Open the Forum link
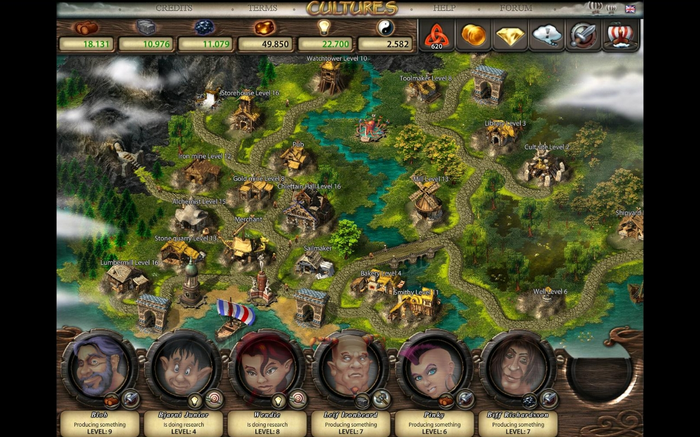Screen dimensions: 700x437 click(x=516, y=8)
